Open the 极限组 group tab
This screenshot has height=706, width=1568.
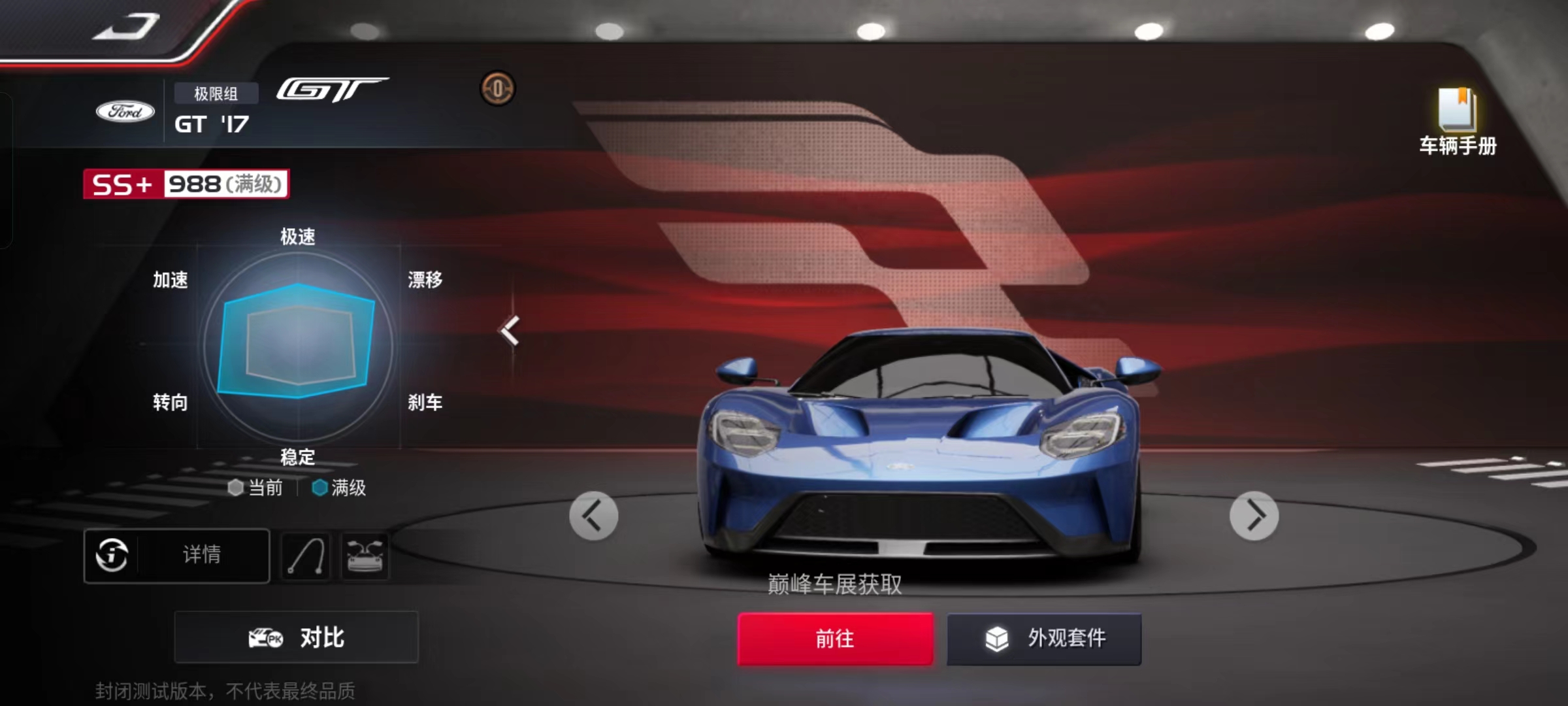coord(216,93)
